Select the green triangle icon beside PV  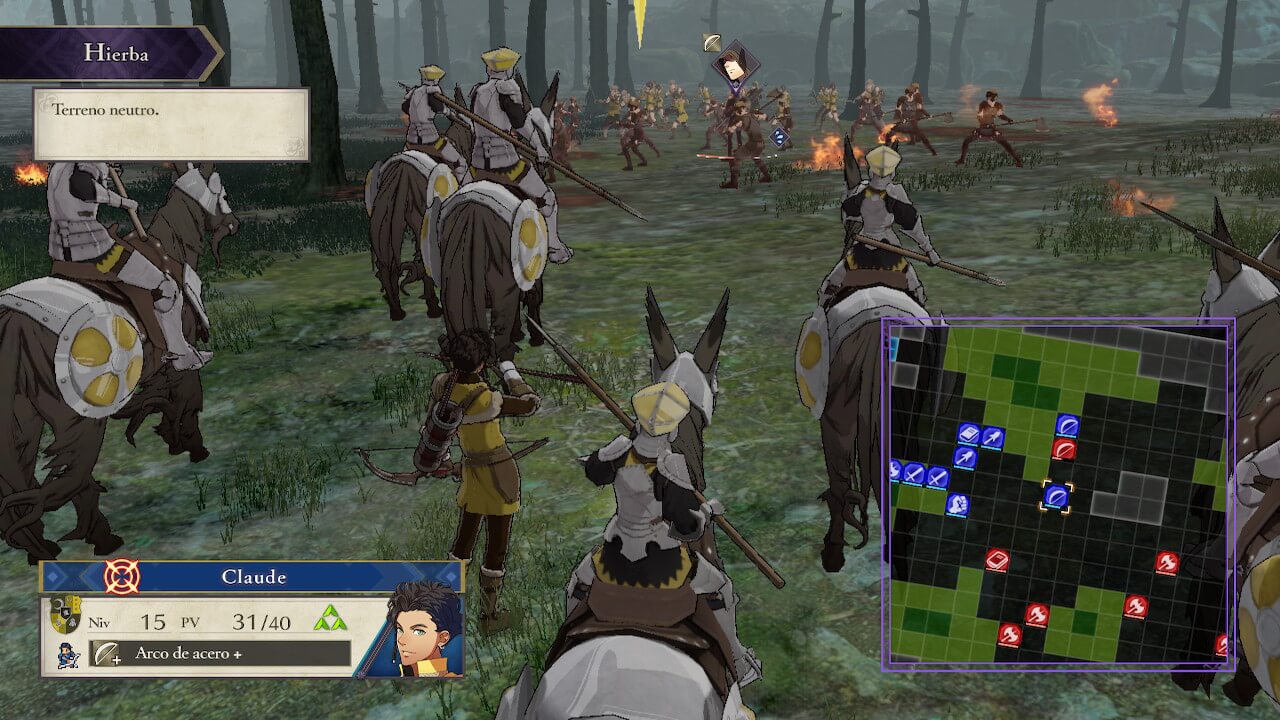330,620
